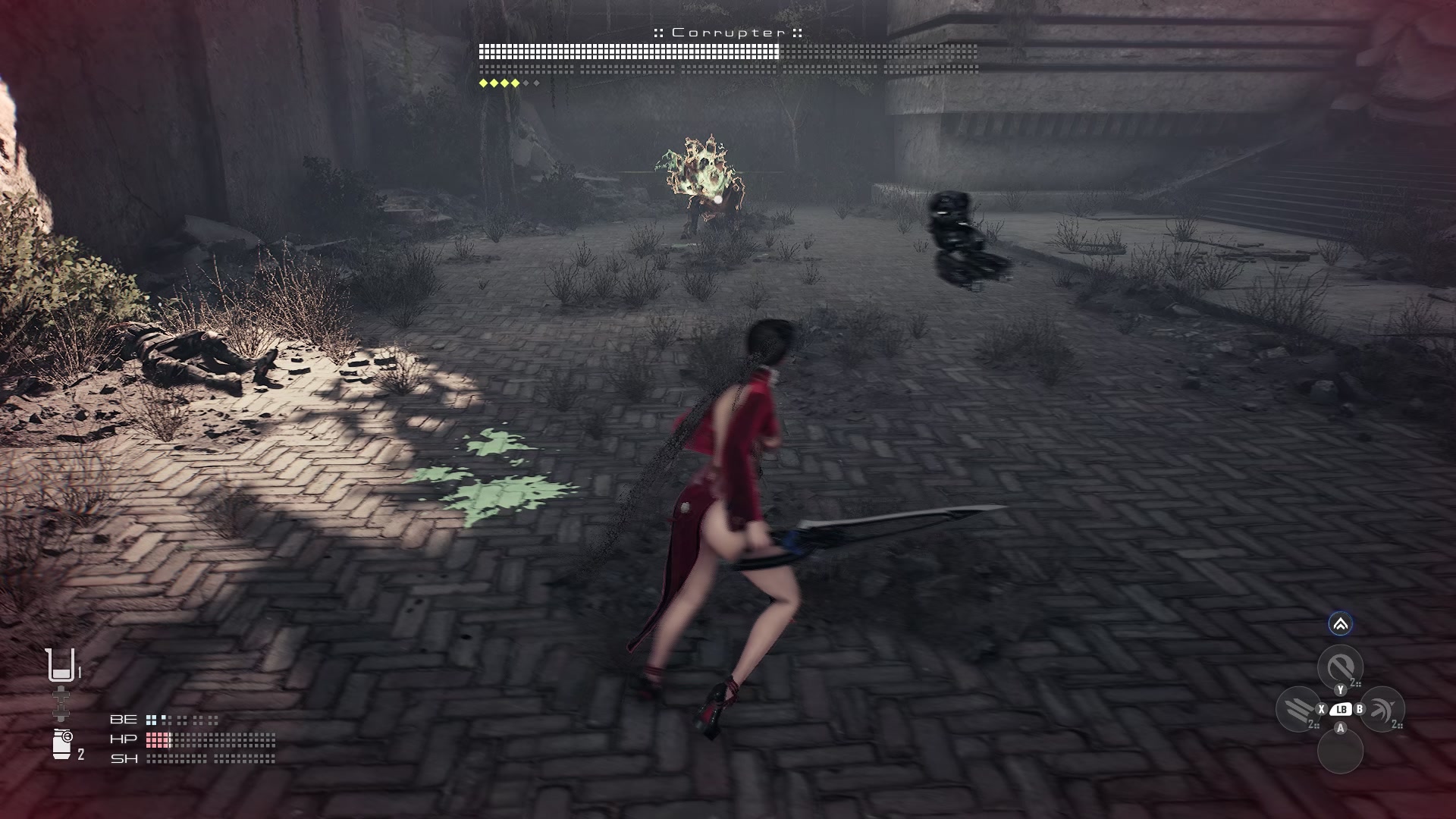Click the double-chevron dash indicator icon
This screenshot has width=1456, height=819.
click(1341, 623)
